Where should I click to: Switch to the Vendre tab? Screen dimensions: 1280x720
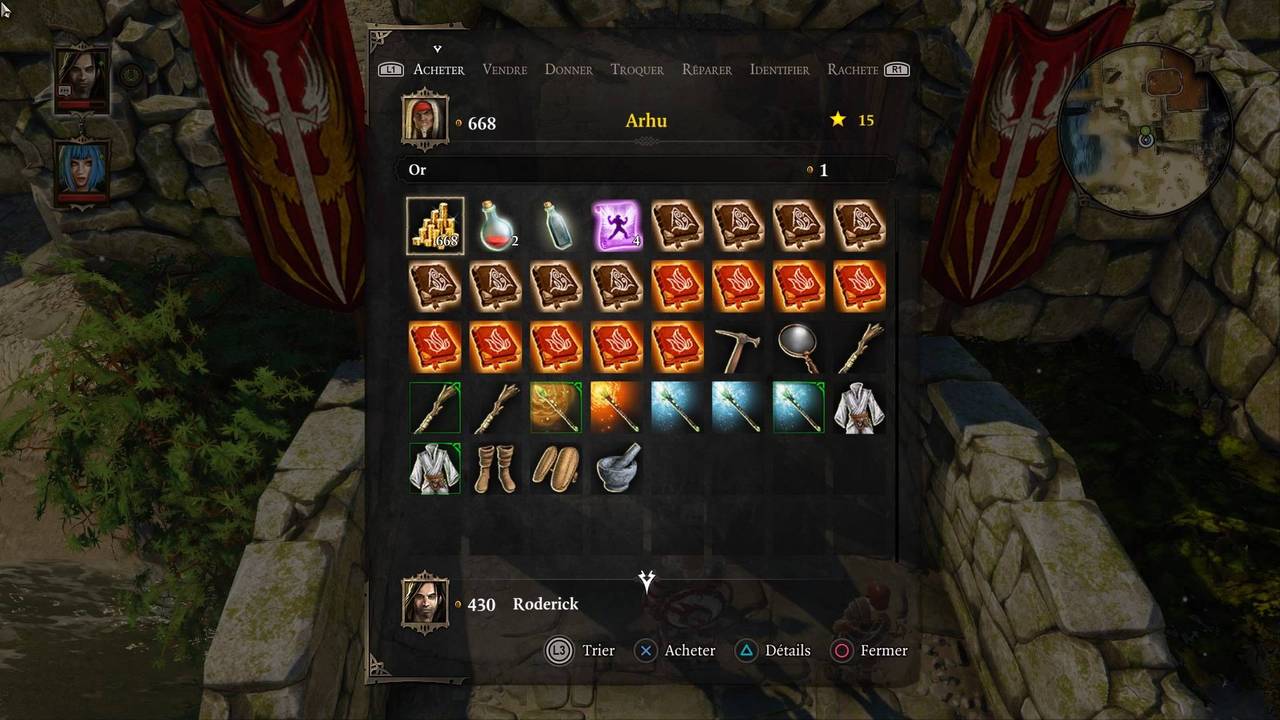click(505, 69)
